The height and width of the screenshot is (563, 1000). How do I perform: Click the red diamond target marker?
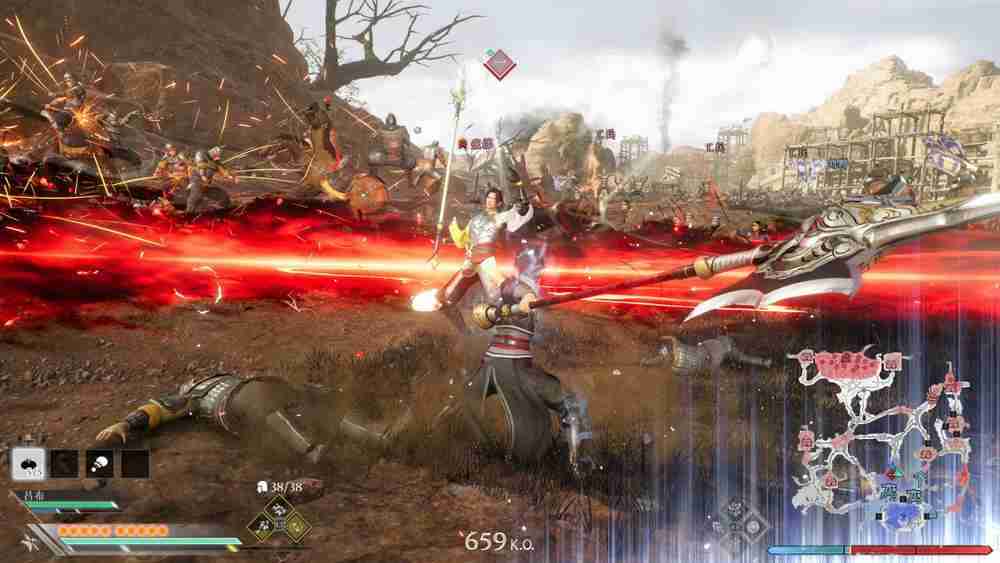coord(498,66)
